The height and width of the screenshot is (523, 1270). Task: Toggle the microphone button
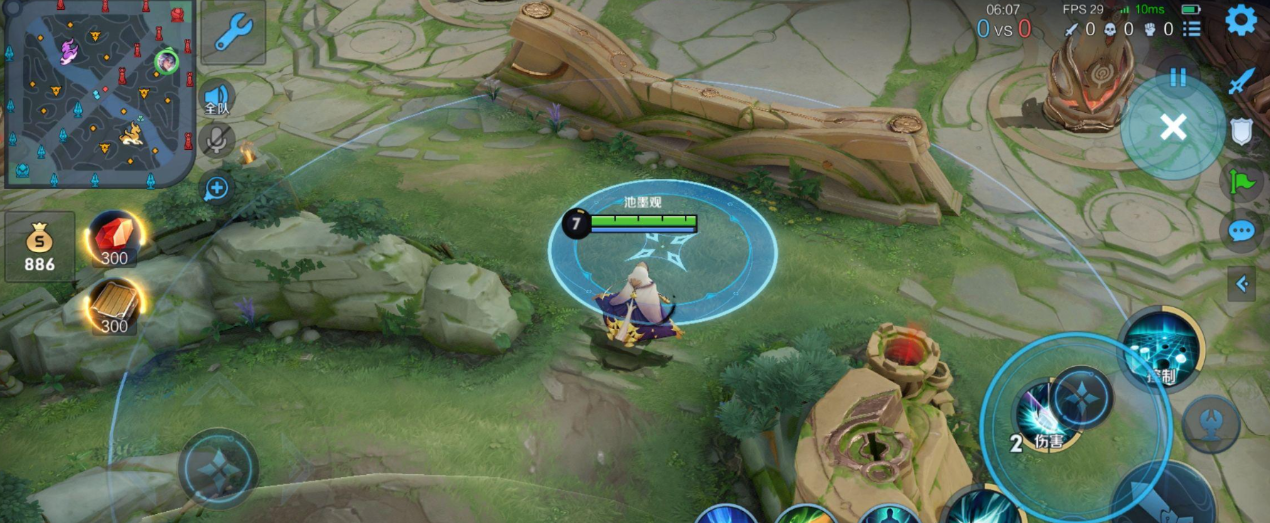click(215, 141)
